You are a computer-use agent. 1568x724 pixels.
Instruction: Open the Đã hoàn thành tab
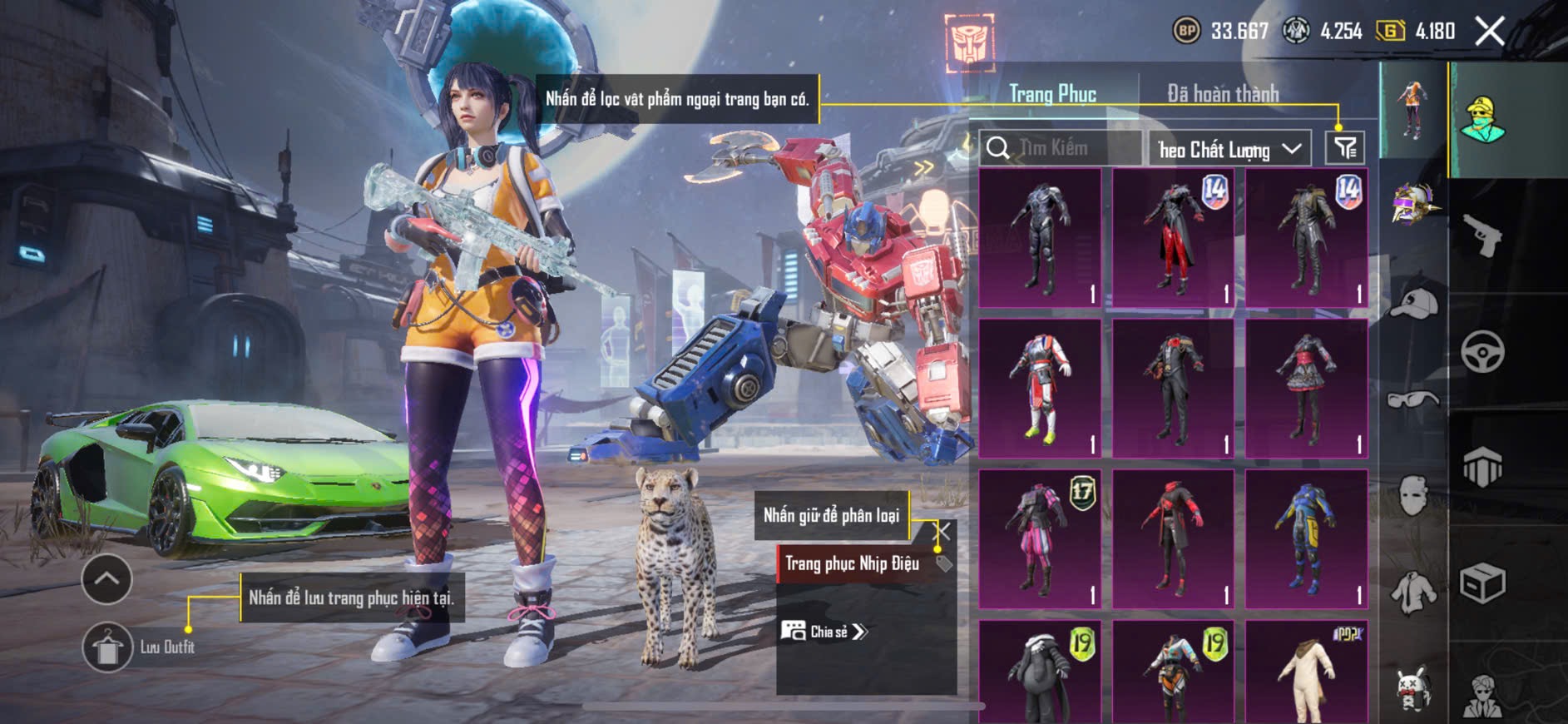coord(1222,94)
